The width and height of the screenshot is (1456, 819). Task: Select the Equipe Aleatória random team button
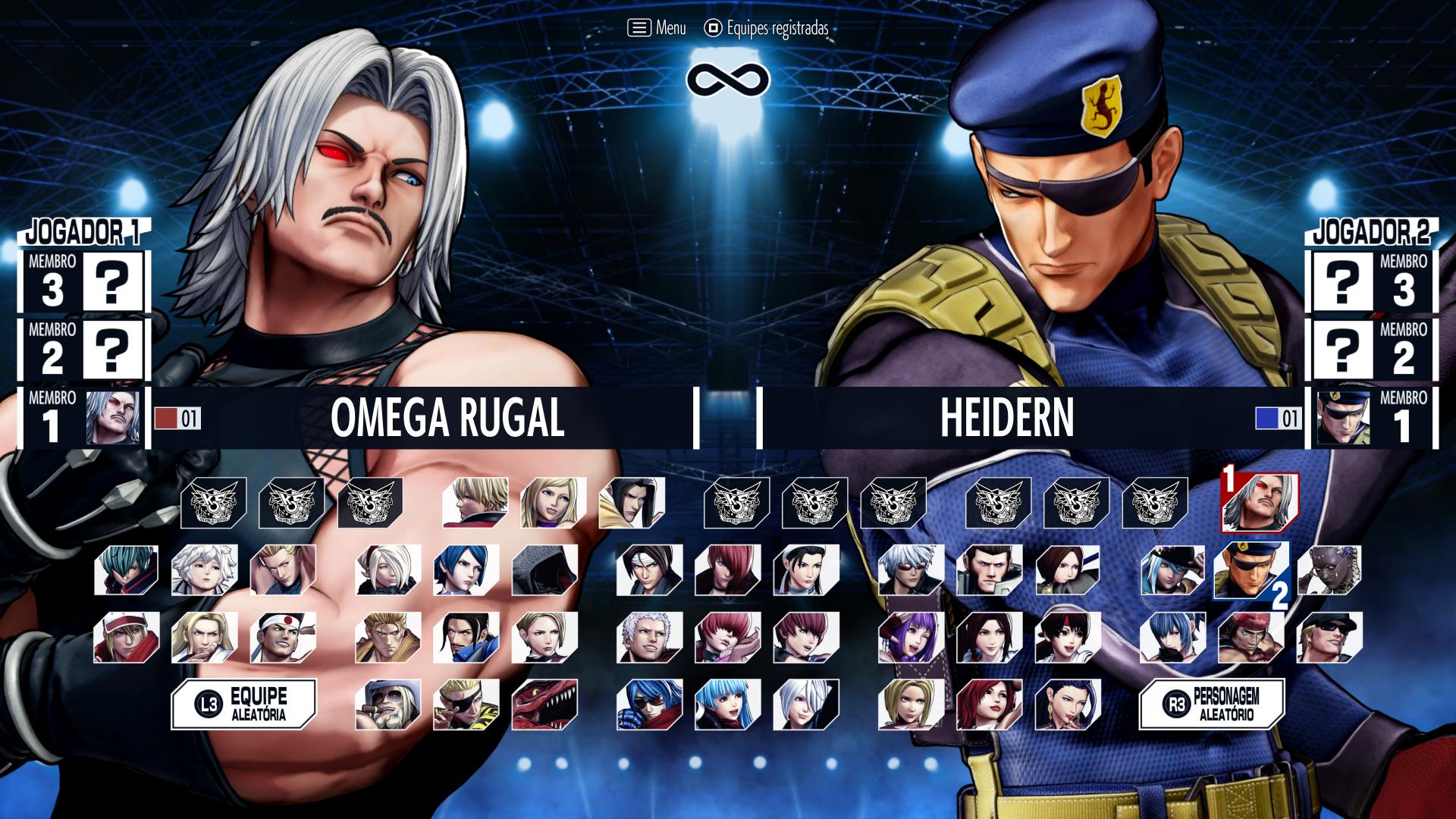(243, 704)
